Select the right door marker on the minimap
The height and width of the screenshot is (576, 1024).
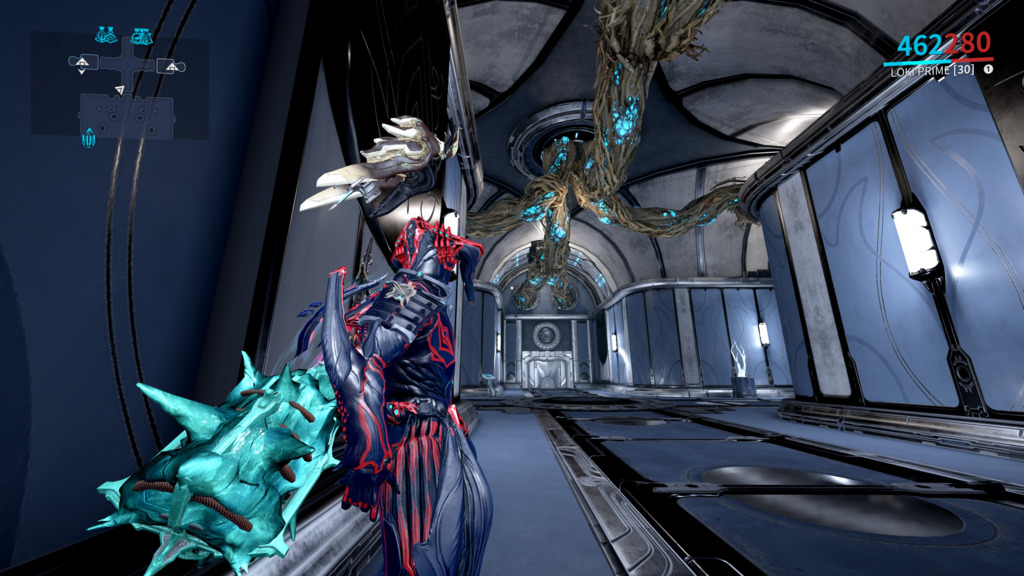click(170, 67)
